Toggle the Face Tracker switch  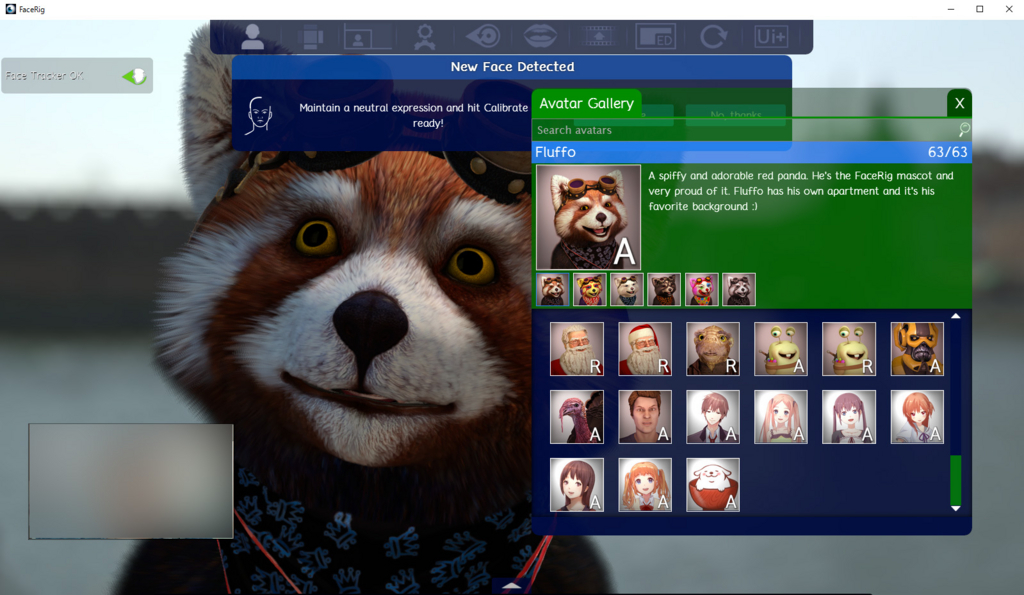click(x=134, y=76)
